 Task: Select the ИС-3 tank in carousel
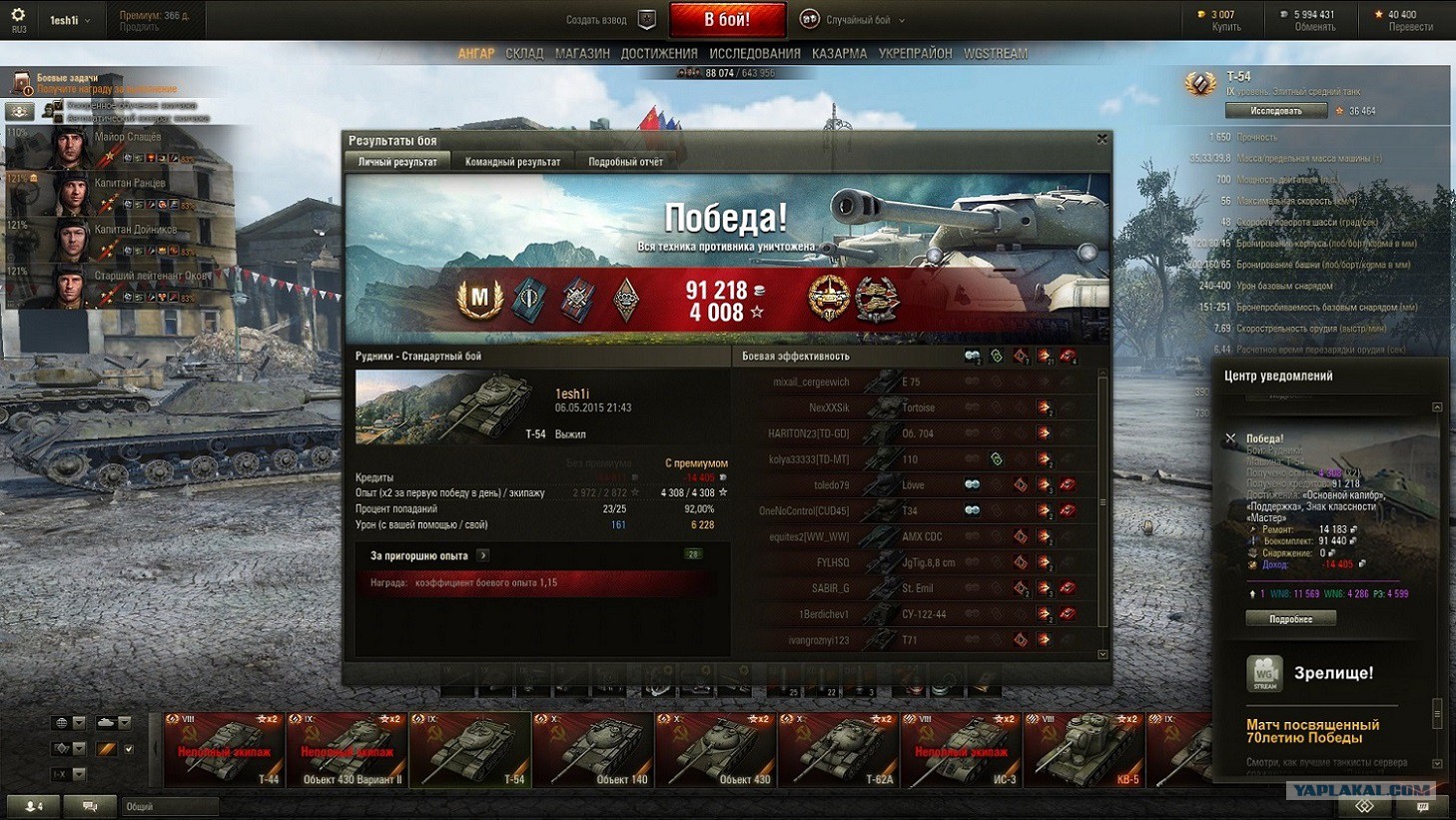[961, 749]
